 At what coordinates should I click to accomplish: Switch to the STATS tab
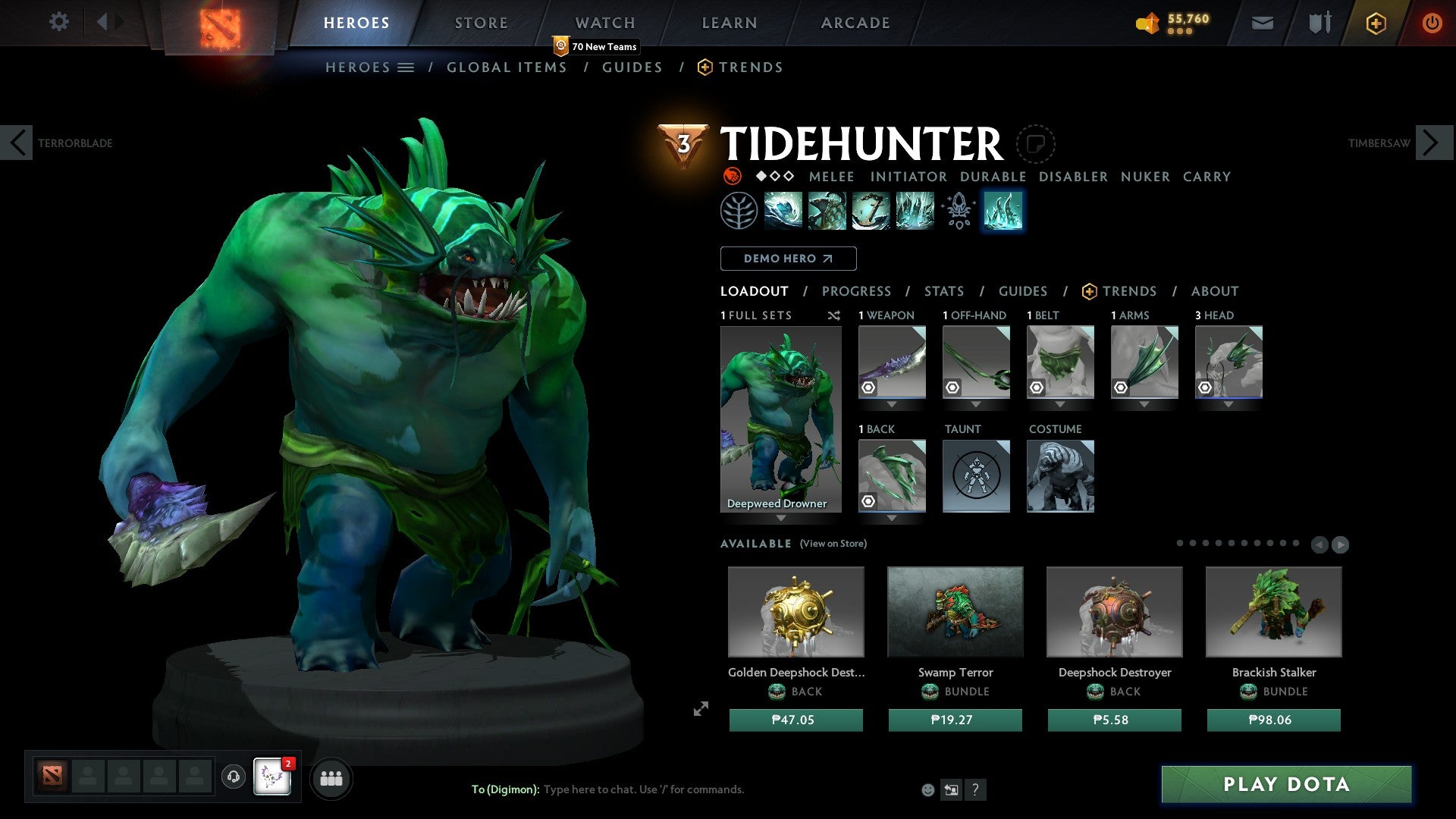pyautogui.click(x=944, y=291)
